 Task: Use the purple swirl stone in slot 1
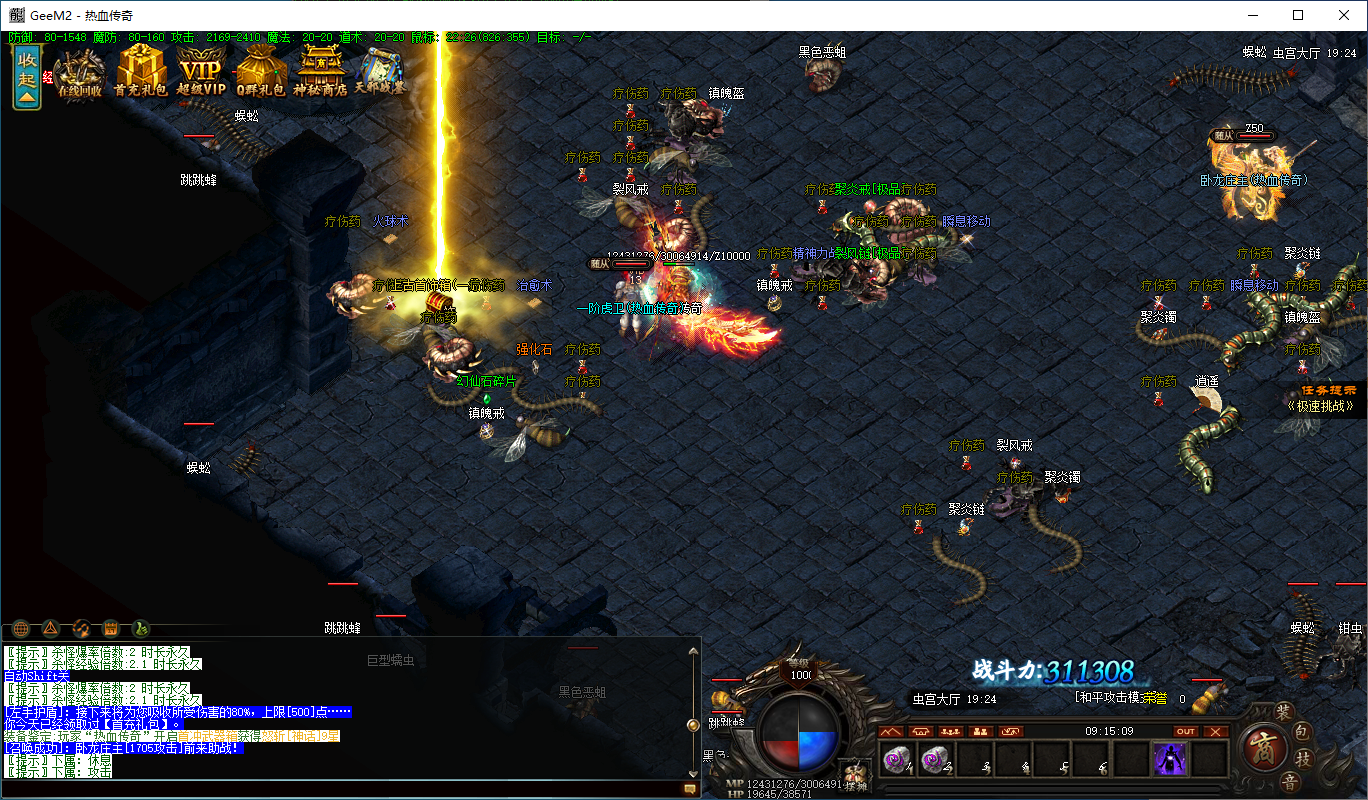pos(896,760)
